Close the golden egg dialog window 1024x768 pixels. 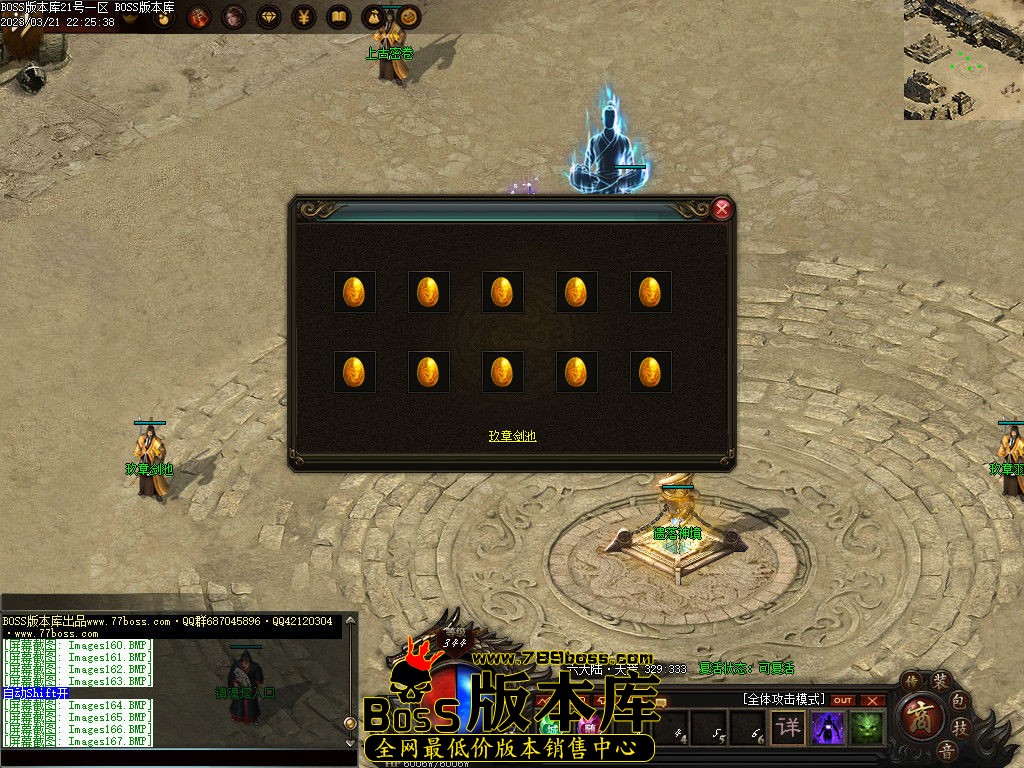pos(722,209)
